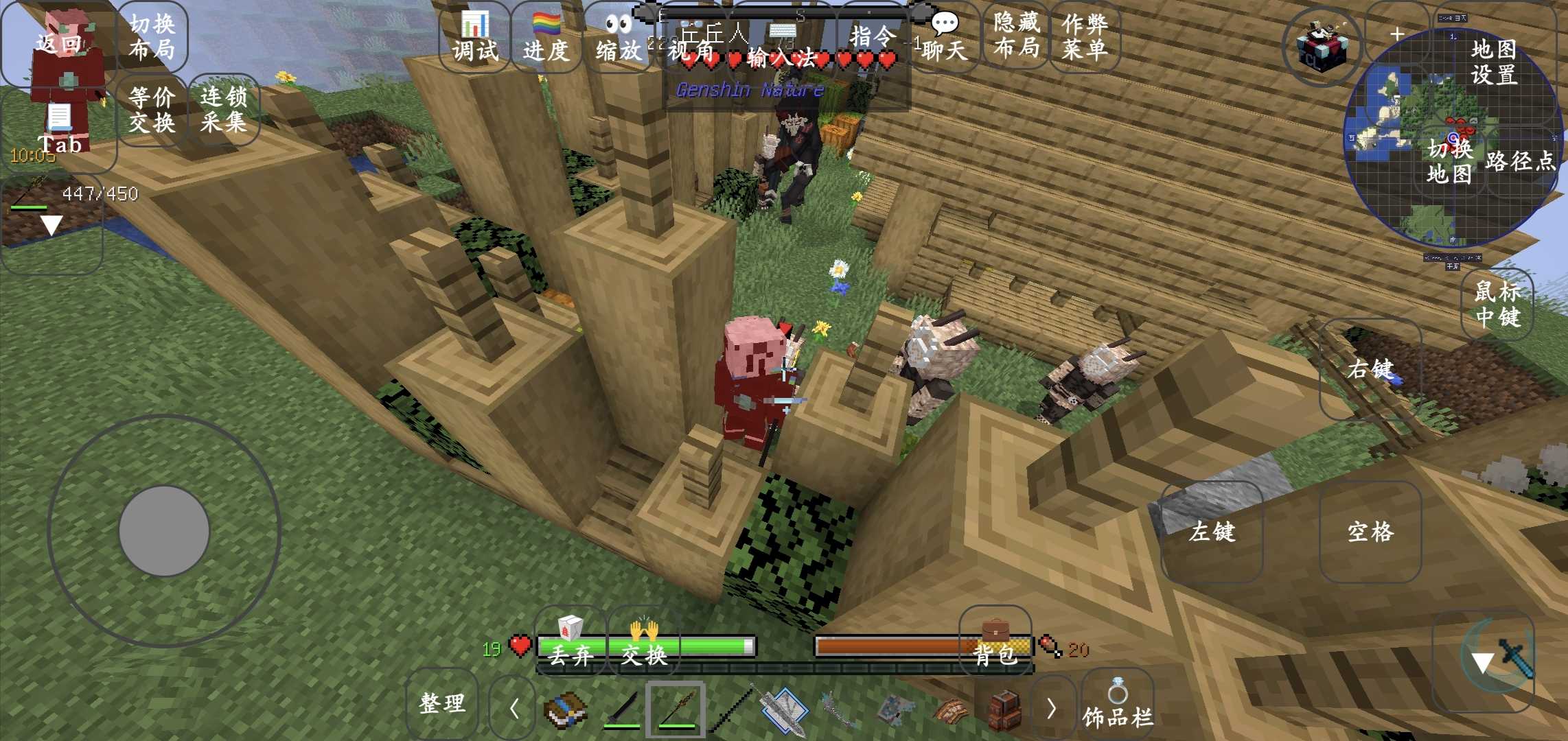Screen dimensions: 1568x741
Task: Open the 饰品栏 accessories panel
Action: click(1118, 705)
